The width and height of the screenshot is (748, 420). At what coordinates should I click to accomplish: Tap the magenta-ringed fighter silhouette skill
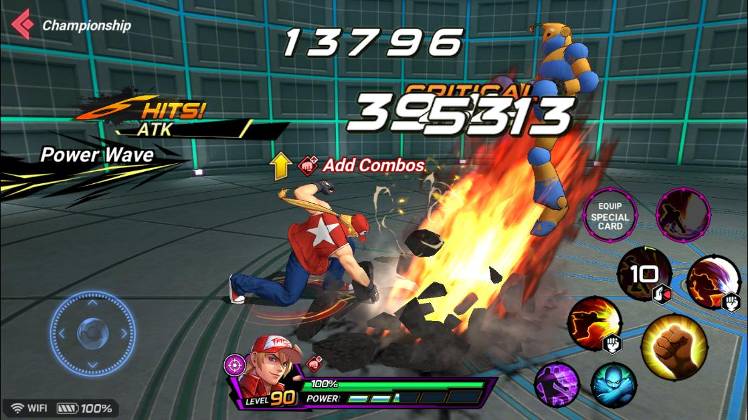pos(683,212)
